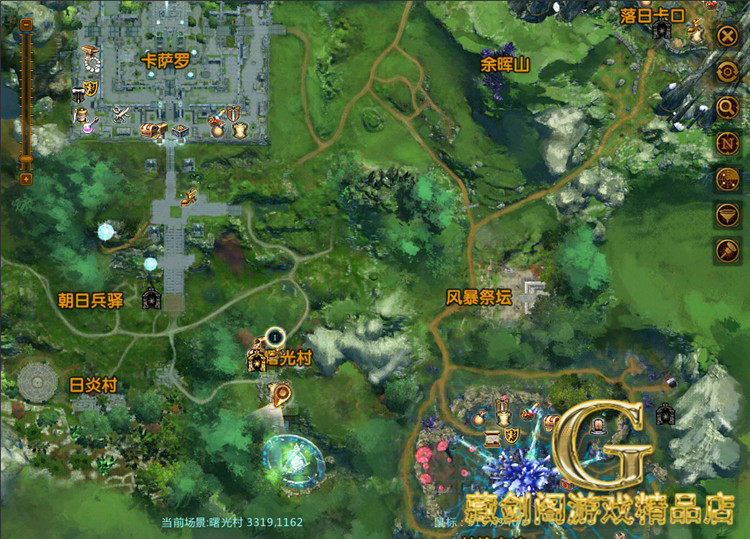Click the winged boot marker south of 卡萨罗
Viewport: 750px width, 539px height.
click(187, 195)
